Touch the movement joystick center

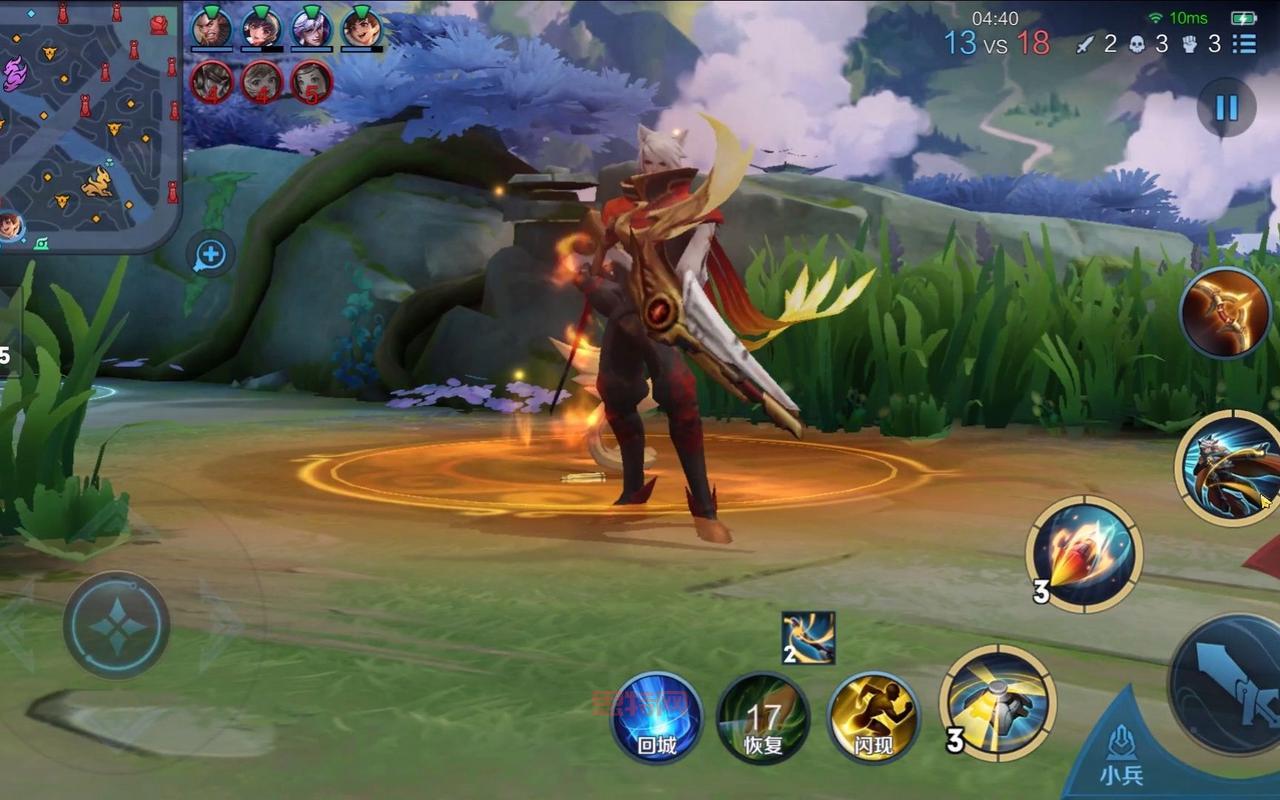116,626
